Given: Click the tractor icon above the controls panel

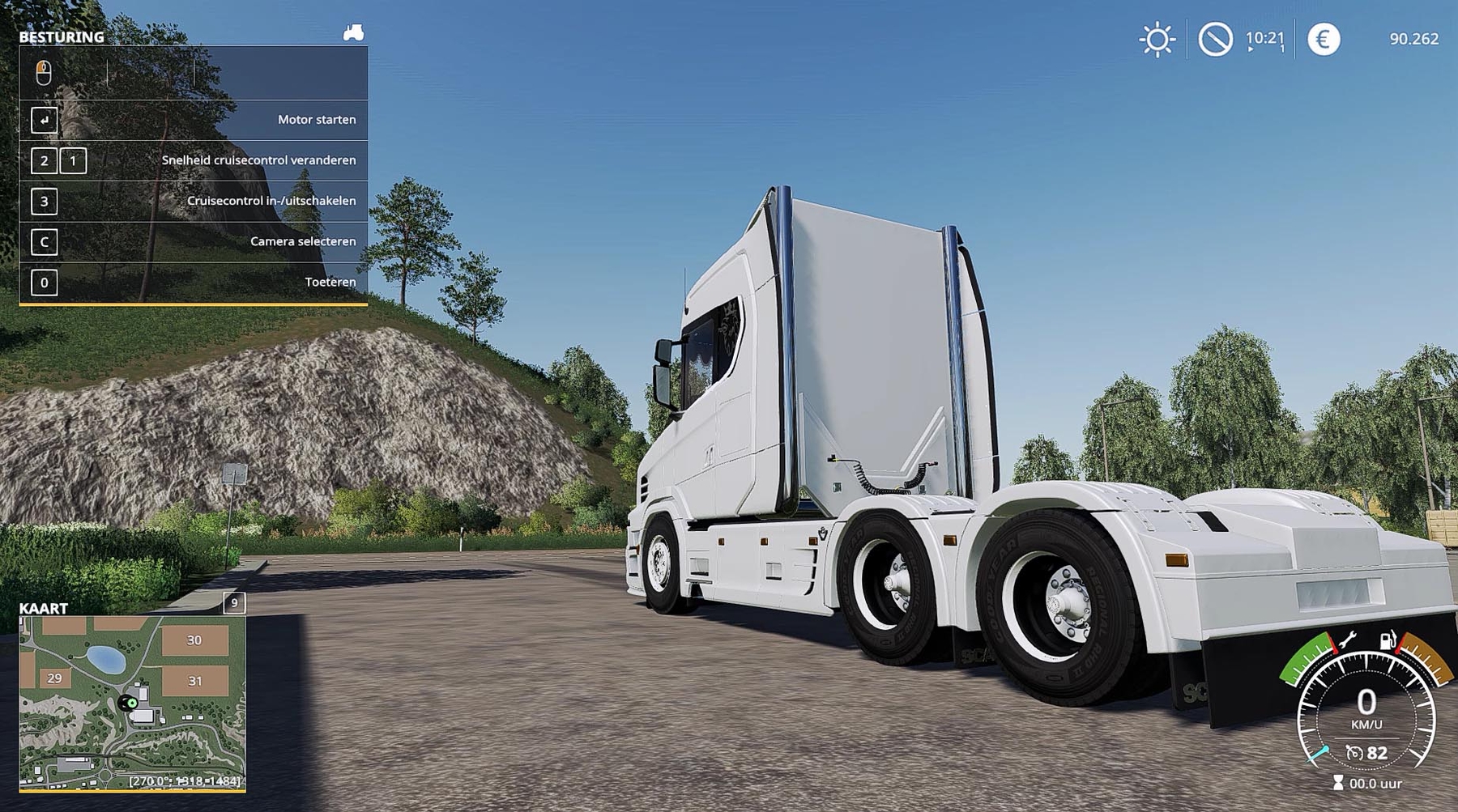Looking at the screenshot, I should [x=353, y=33].
